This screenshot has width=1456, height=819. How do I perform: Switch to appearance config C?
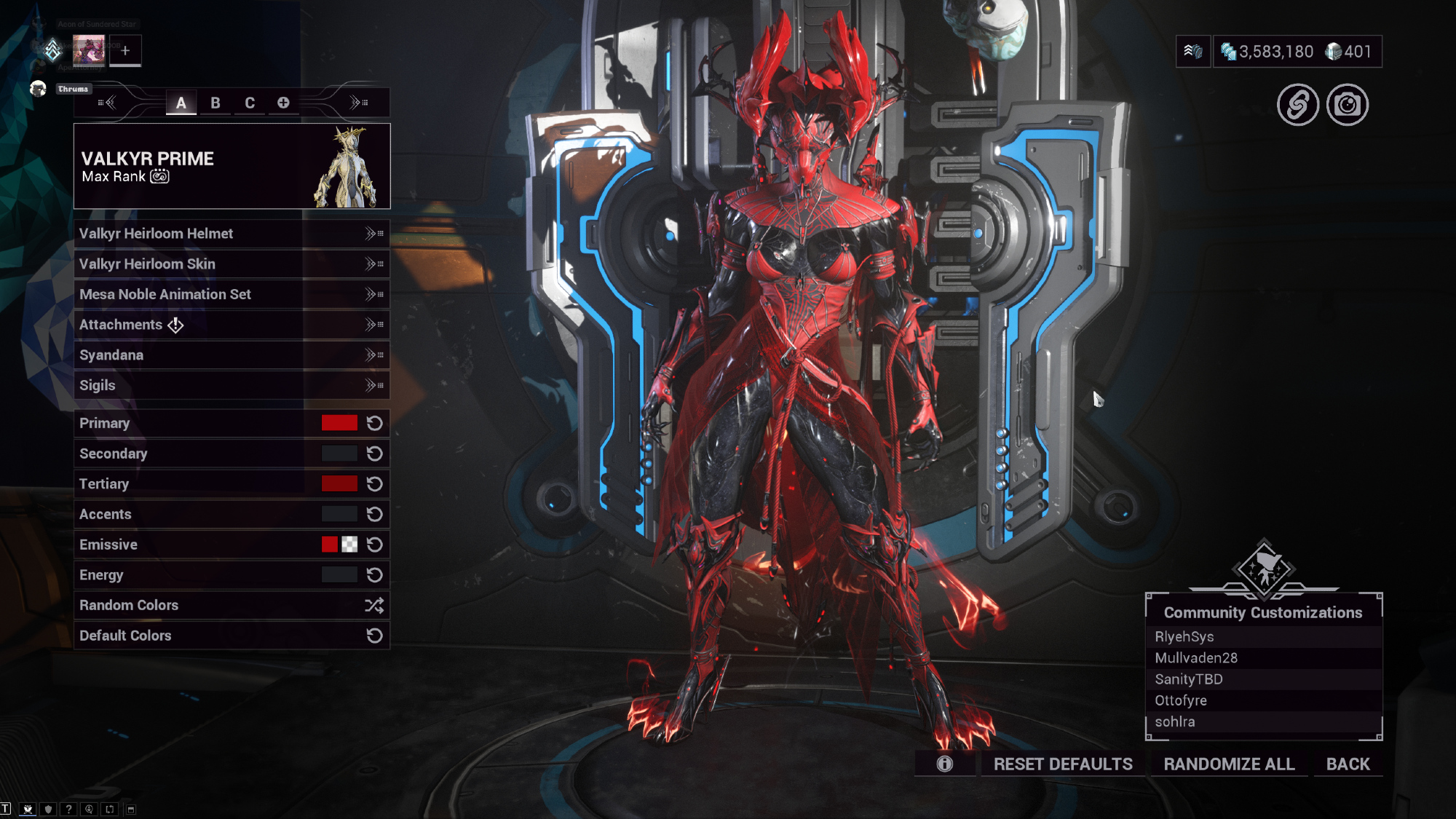(250, 103)
